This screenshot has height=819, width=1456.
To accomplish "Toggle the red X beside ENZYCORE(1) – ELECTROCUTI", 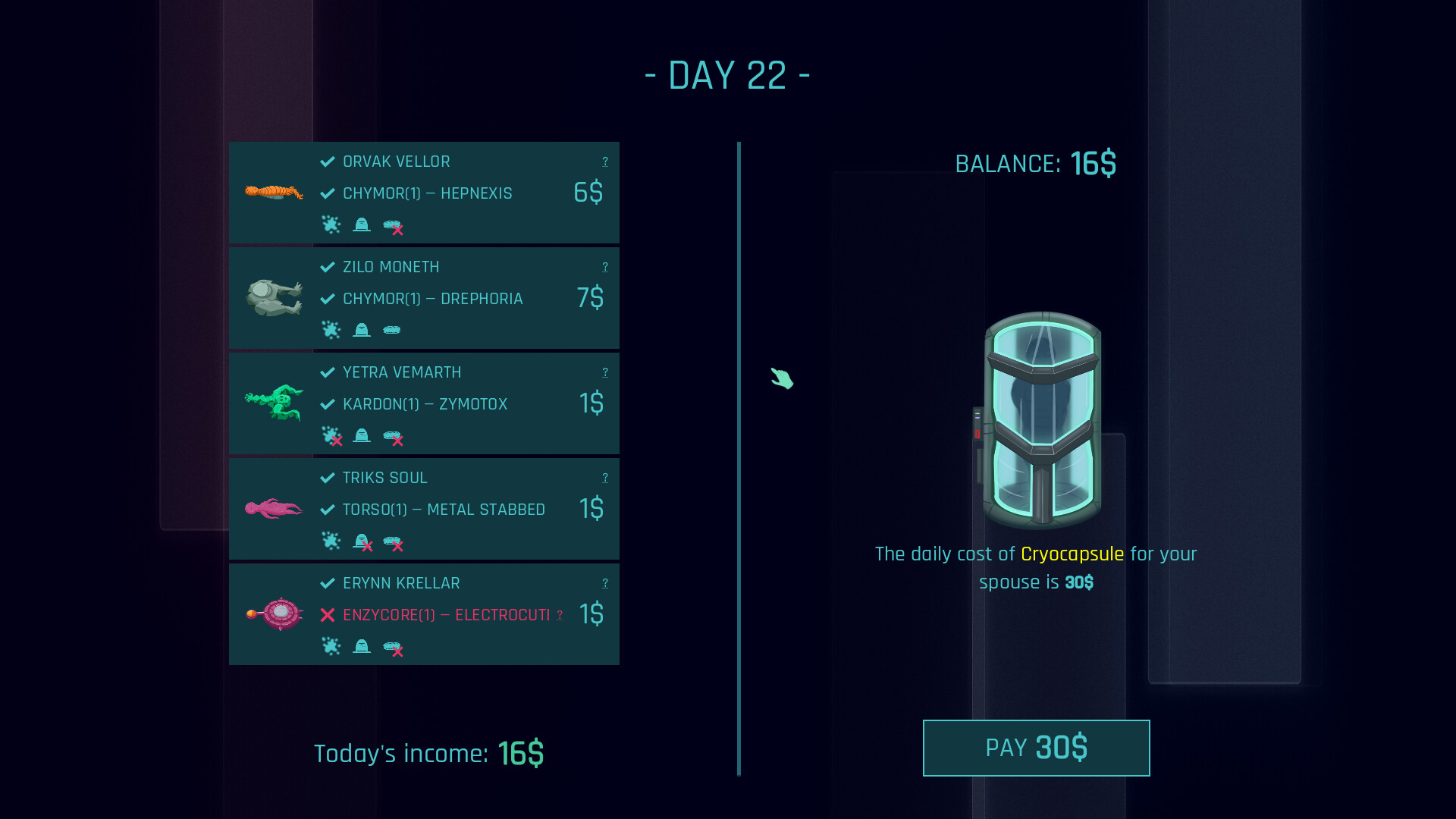I will pos(327,616).
